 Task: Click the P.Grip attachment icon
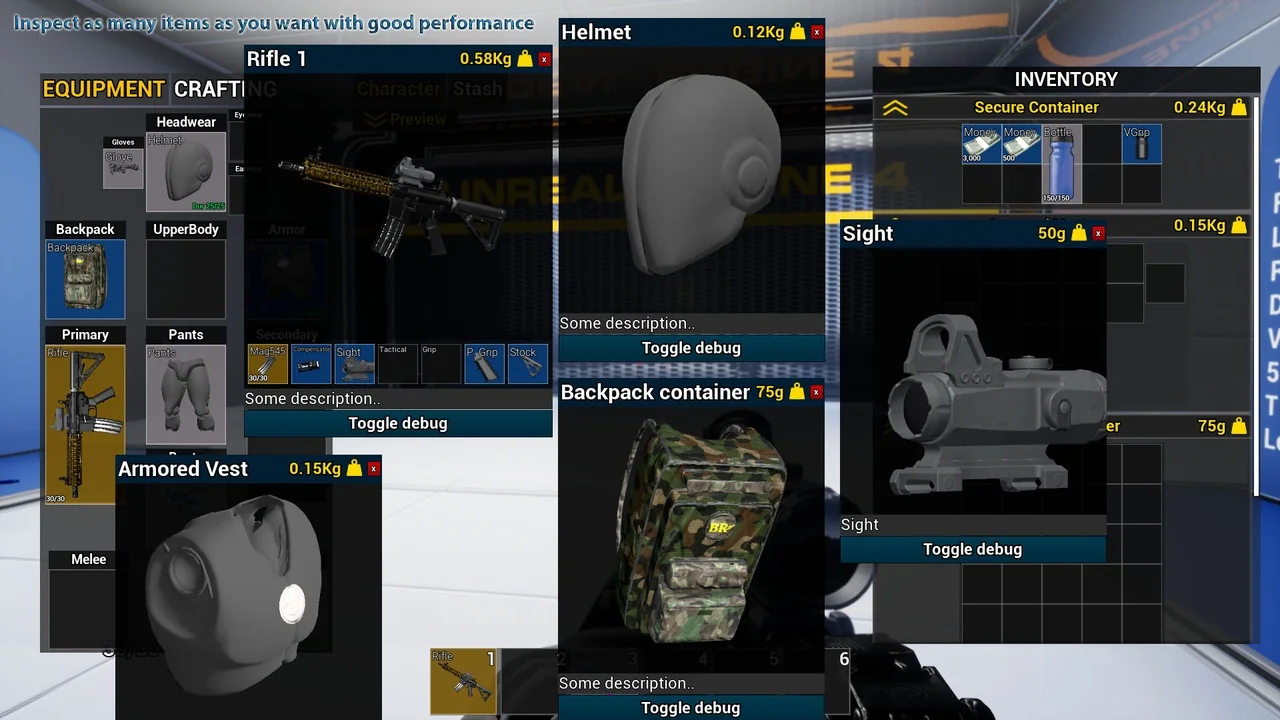[x=483, y=363]
